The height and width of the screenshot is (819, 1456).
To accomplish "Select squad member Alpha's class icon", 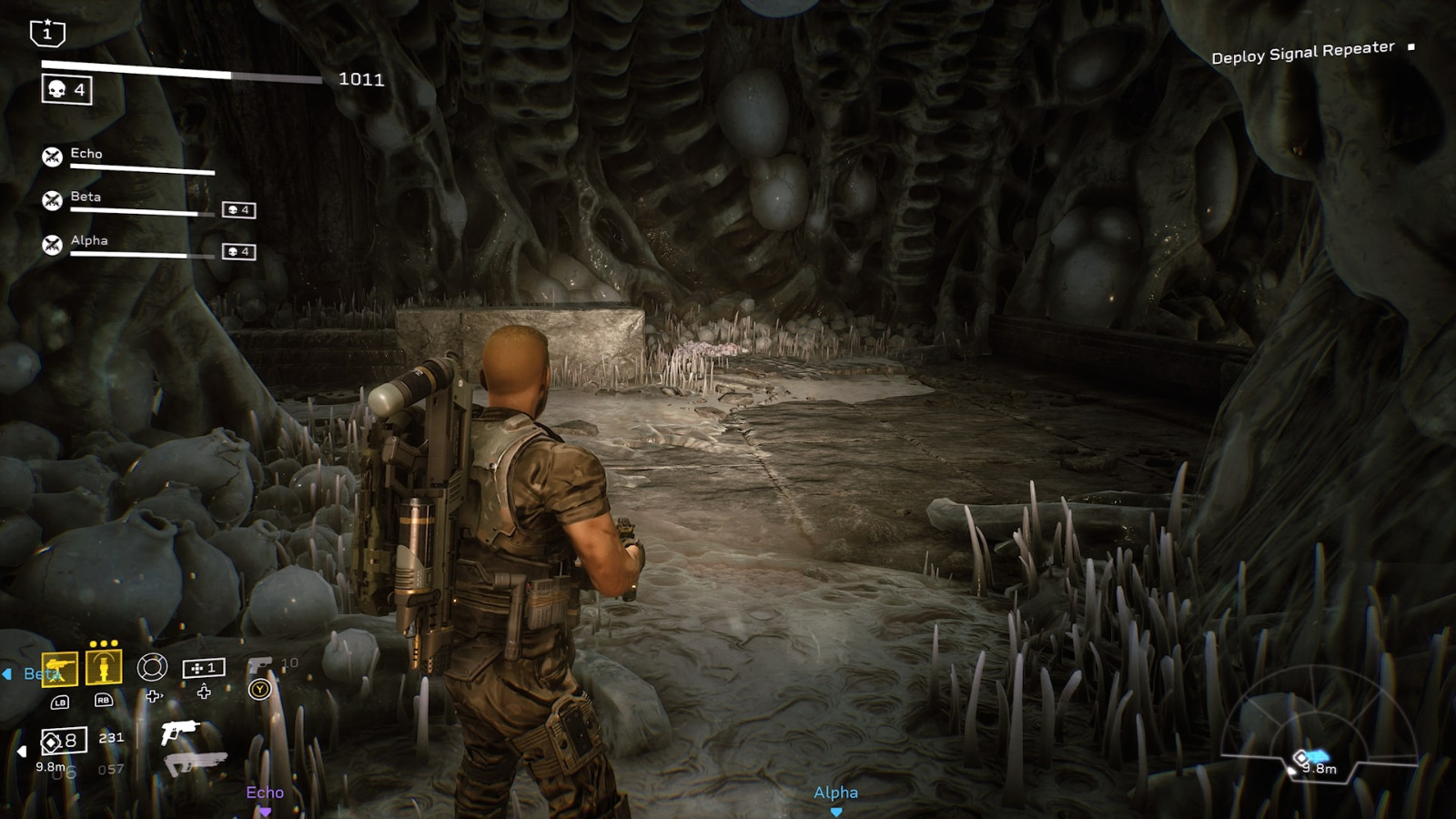I will click(x=53, y=244).
